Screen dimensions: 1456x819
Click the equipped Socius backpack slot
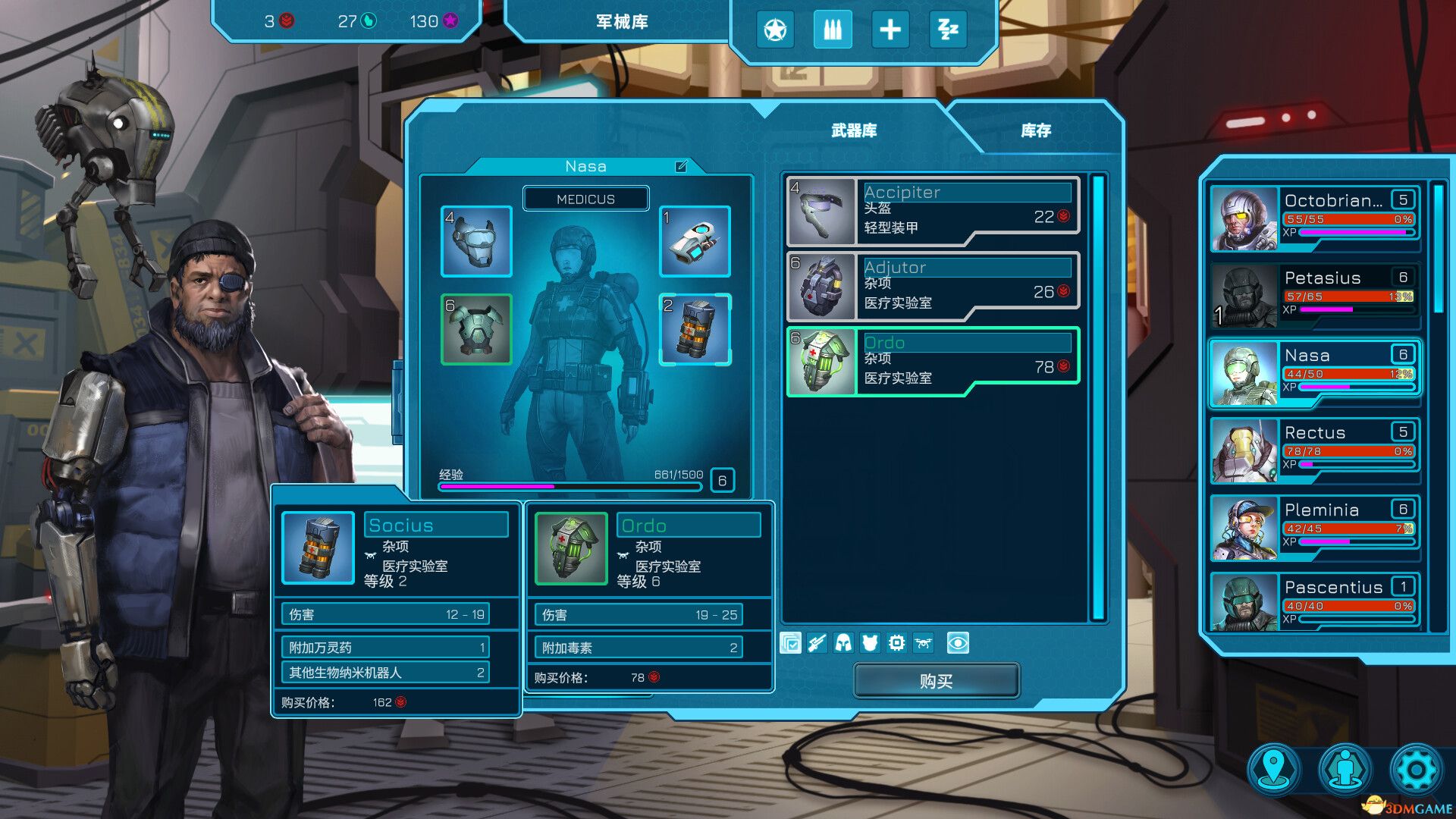pyautogui.click(x=695, y=329)
